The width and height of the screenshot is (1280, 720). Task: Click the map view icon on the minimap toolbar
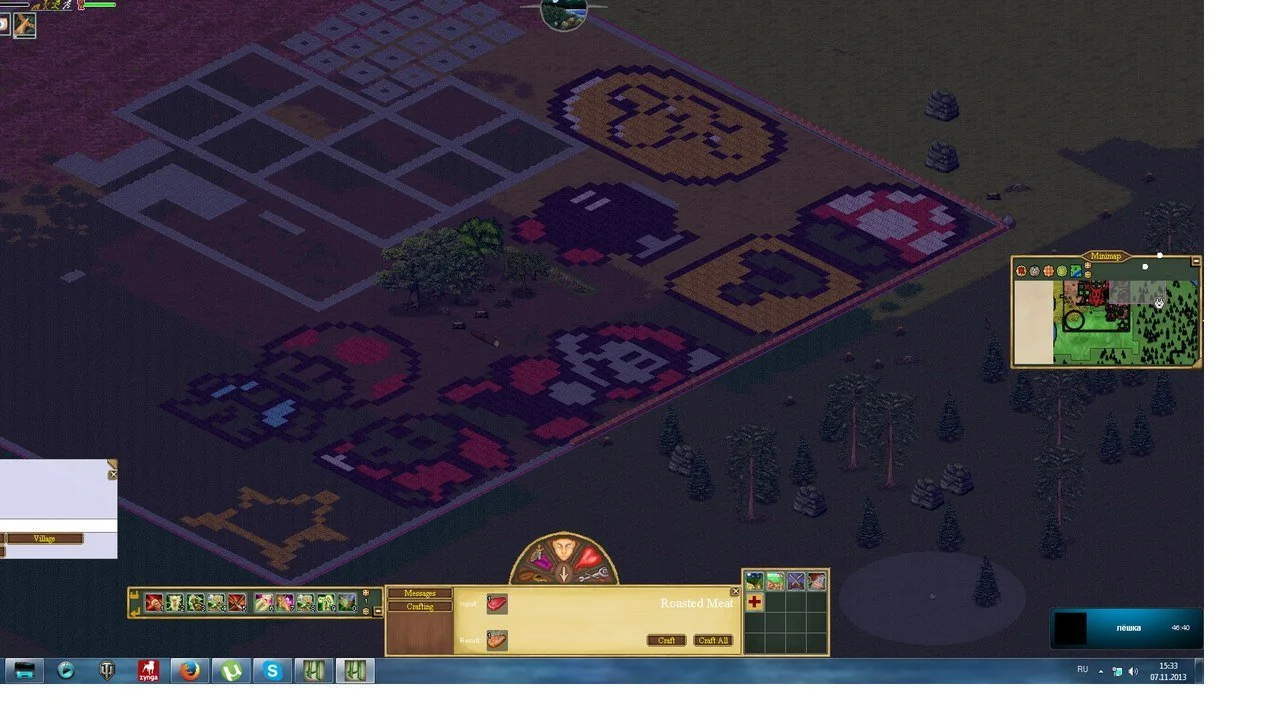[1075, 270]
